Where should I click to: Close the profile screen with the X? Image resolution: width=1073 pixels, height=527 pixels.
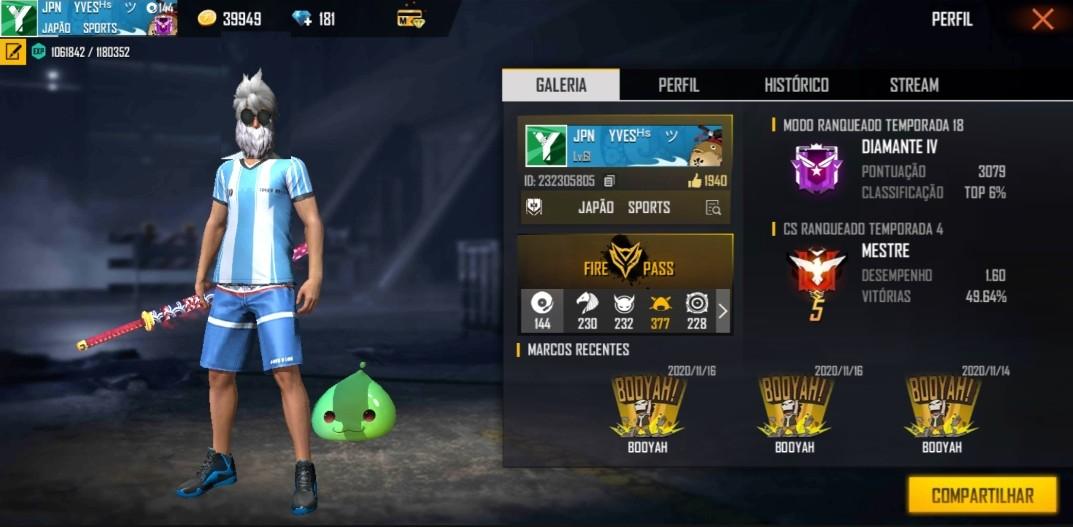pyautogui.click(x=1042, y=19)
